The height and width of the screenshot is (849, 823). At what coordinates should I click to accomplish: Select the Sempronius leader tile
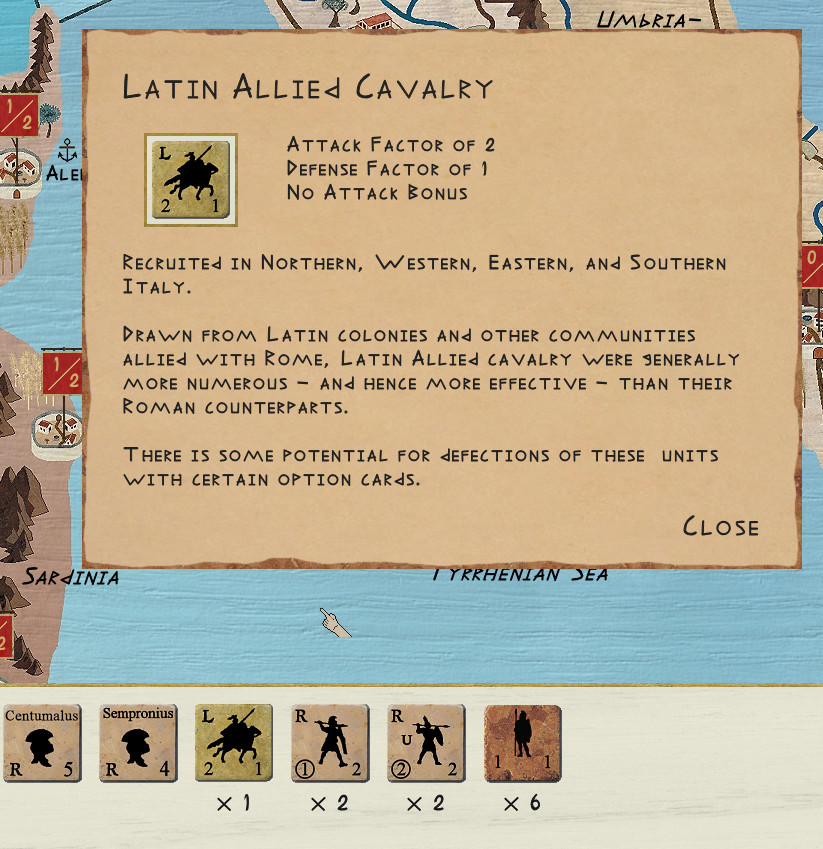pos(138,743)
